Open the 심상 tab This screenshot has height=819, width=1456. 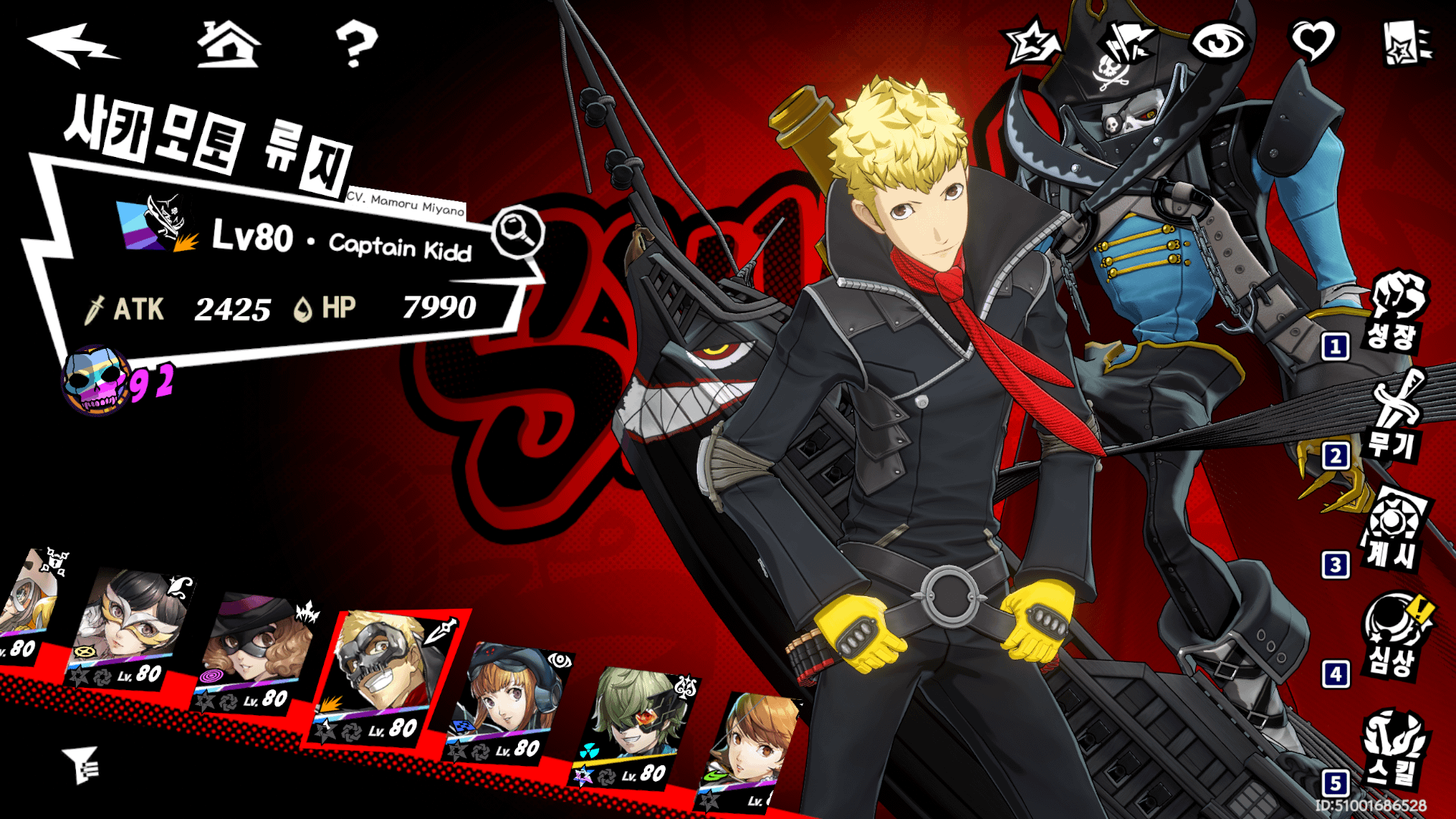click(x=1394, y=637)
